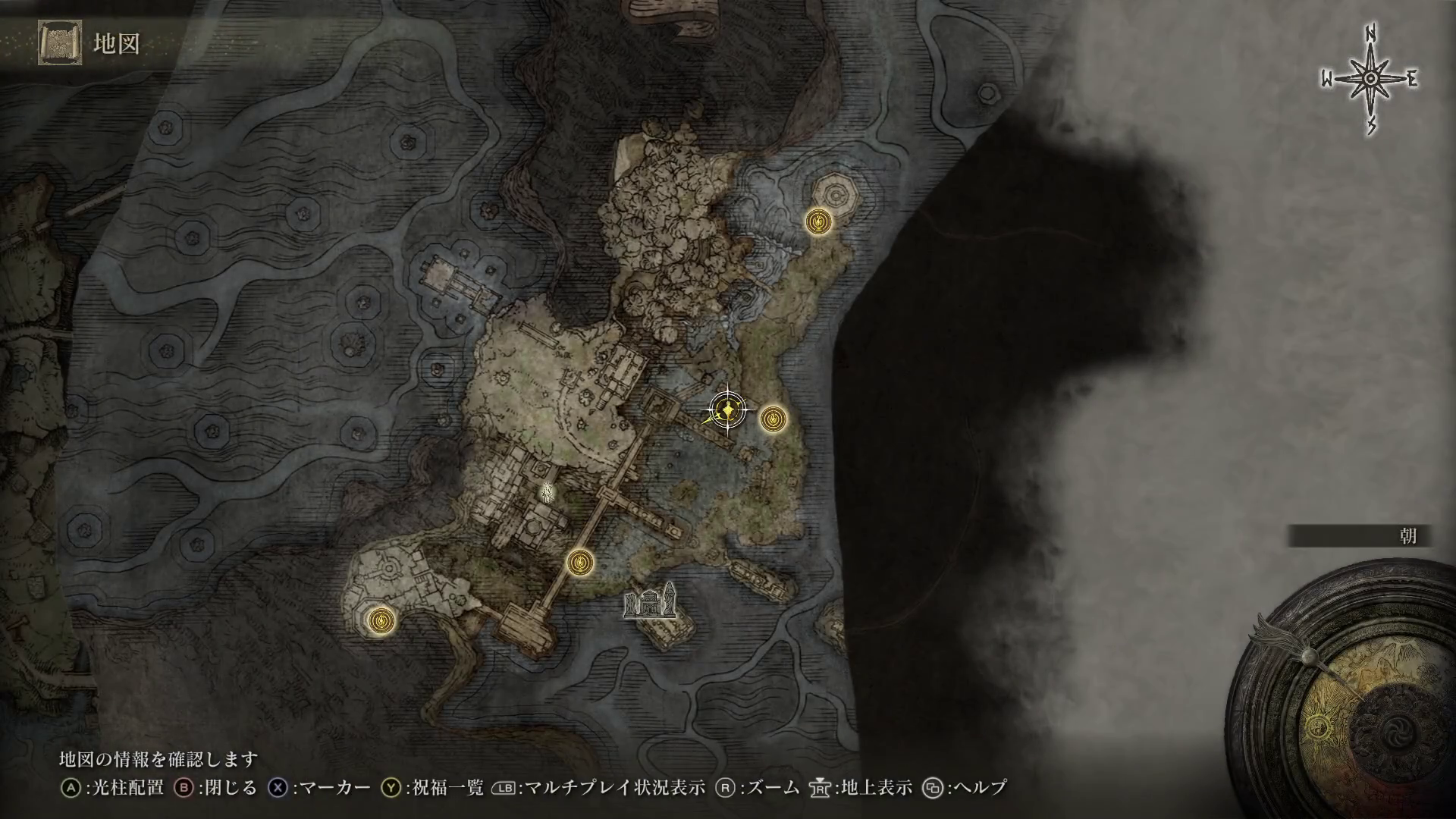Click the compass rose

point(1370,79)
